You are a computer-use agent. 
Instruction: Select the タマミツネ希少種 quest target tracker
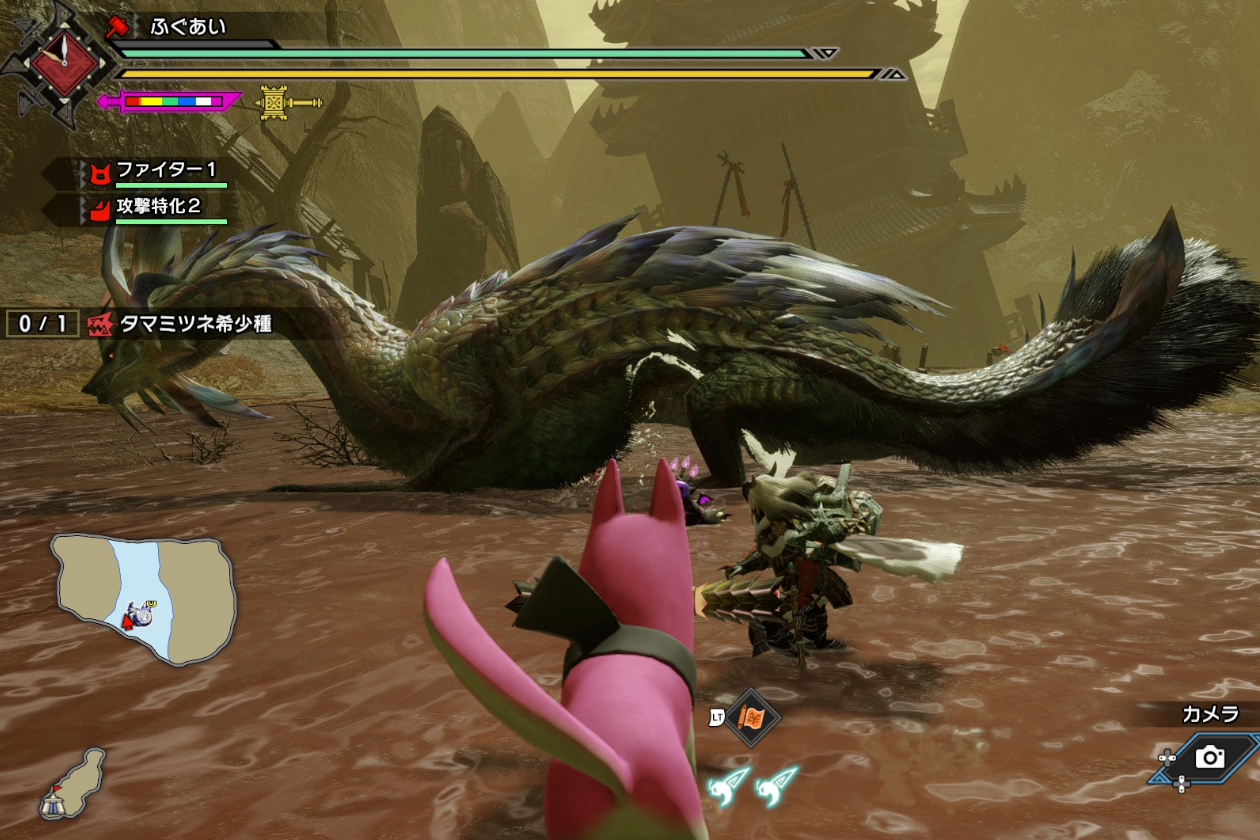[180, 324]
